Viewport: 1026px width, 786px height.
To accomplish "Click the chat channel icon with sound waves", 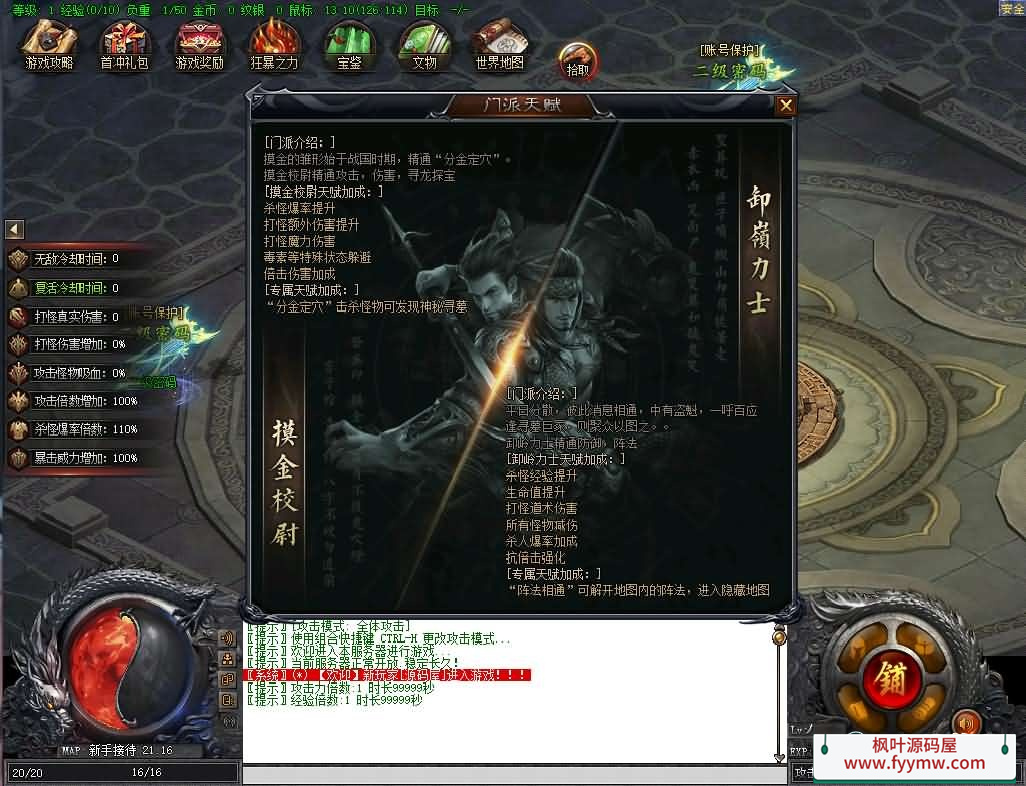I will (x=227, y=636).
